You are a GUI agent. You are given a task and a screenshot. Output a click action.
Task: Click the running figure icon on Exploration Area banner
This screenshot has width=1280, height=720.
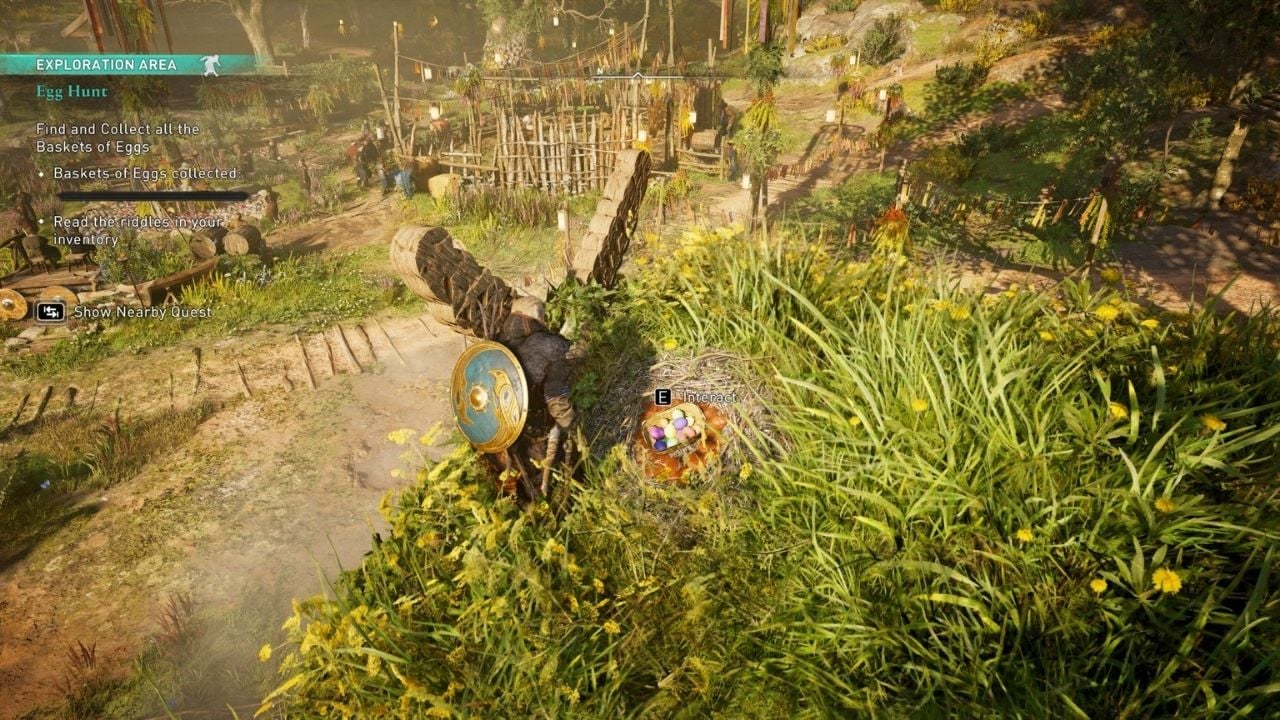(210, 63)
